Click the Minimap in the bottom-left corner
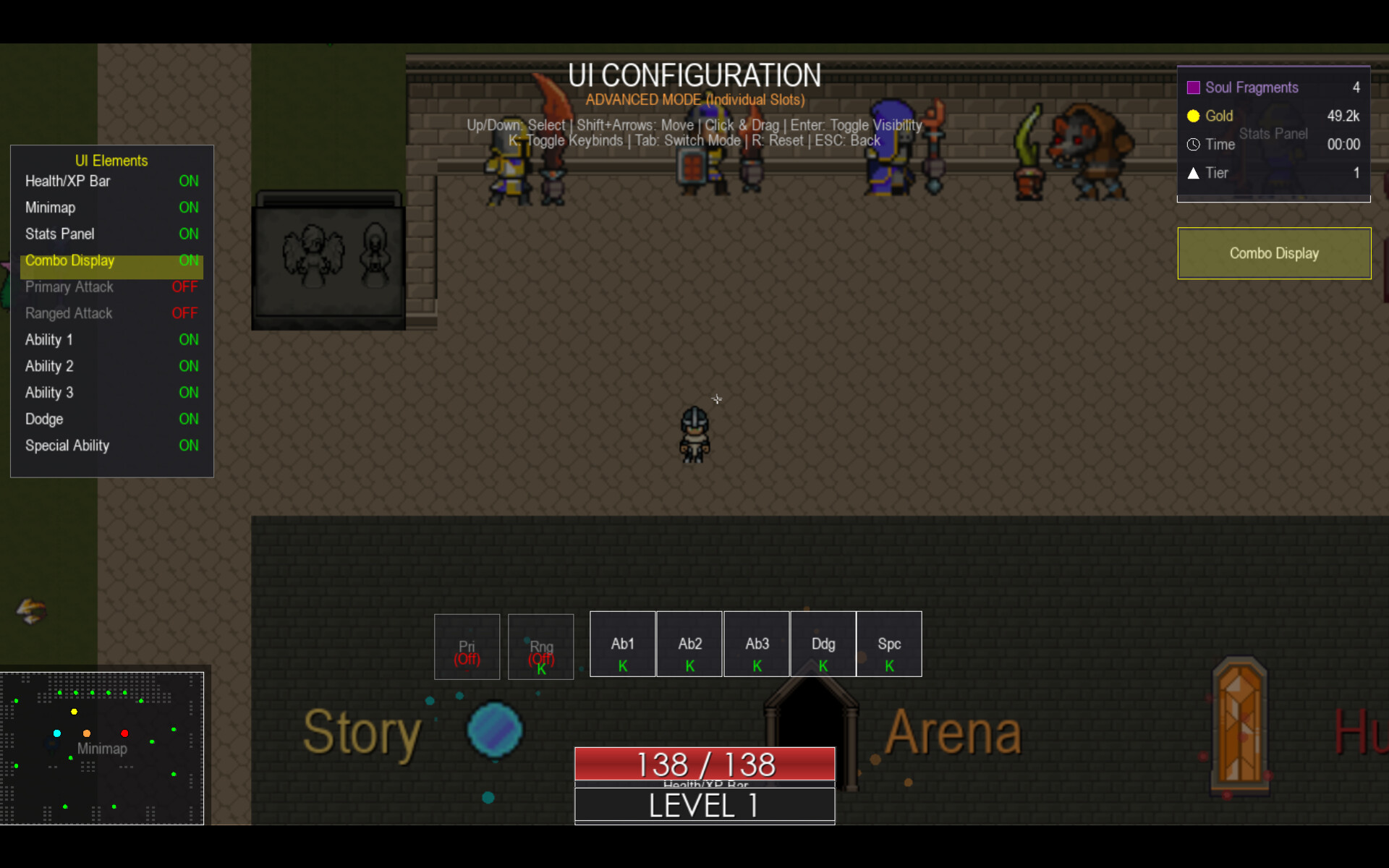 (102, 749)
